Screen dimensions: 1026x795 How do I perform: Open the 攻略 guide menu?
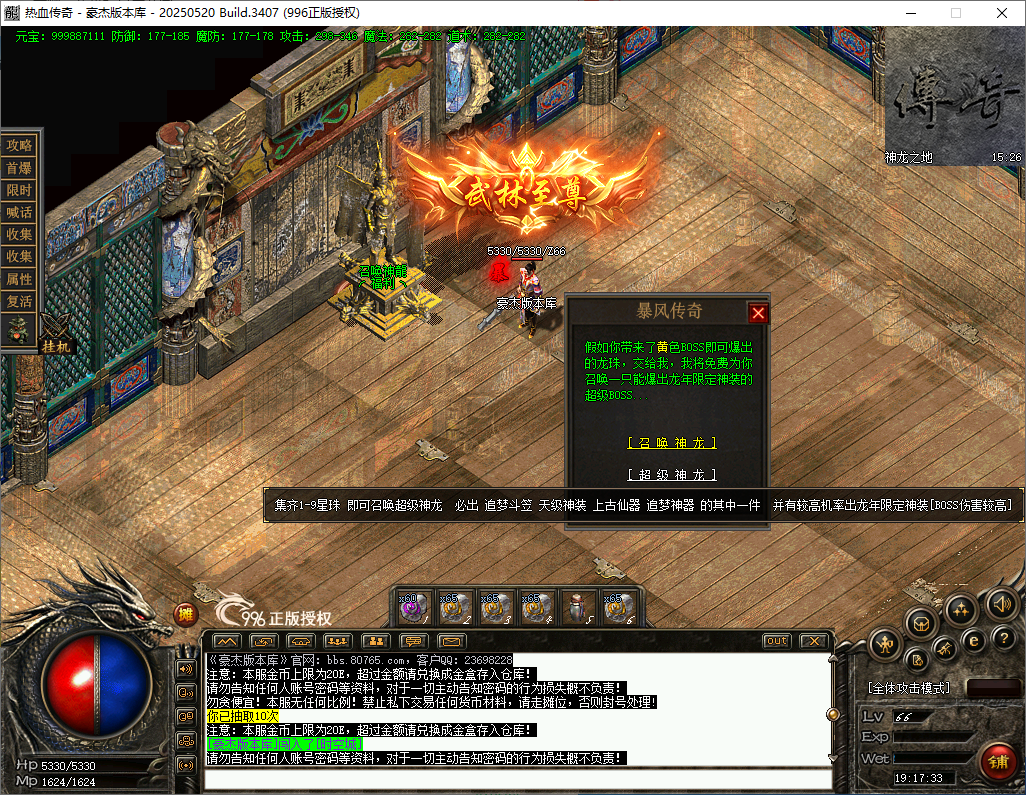(20, 145)
